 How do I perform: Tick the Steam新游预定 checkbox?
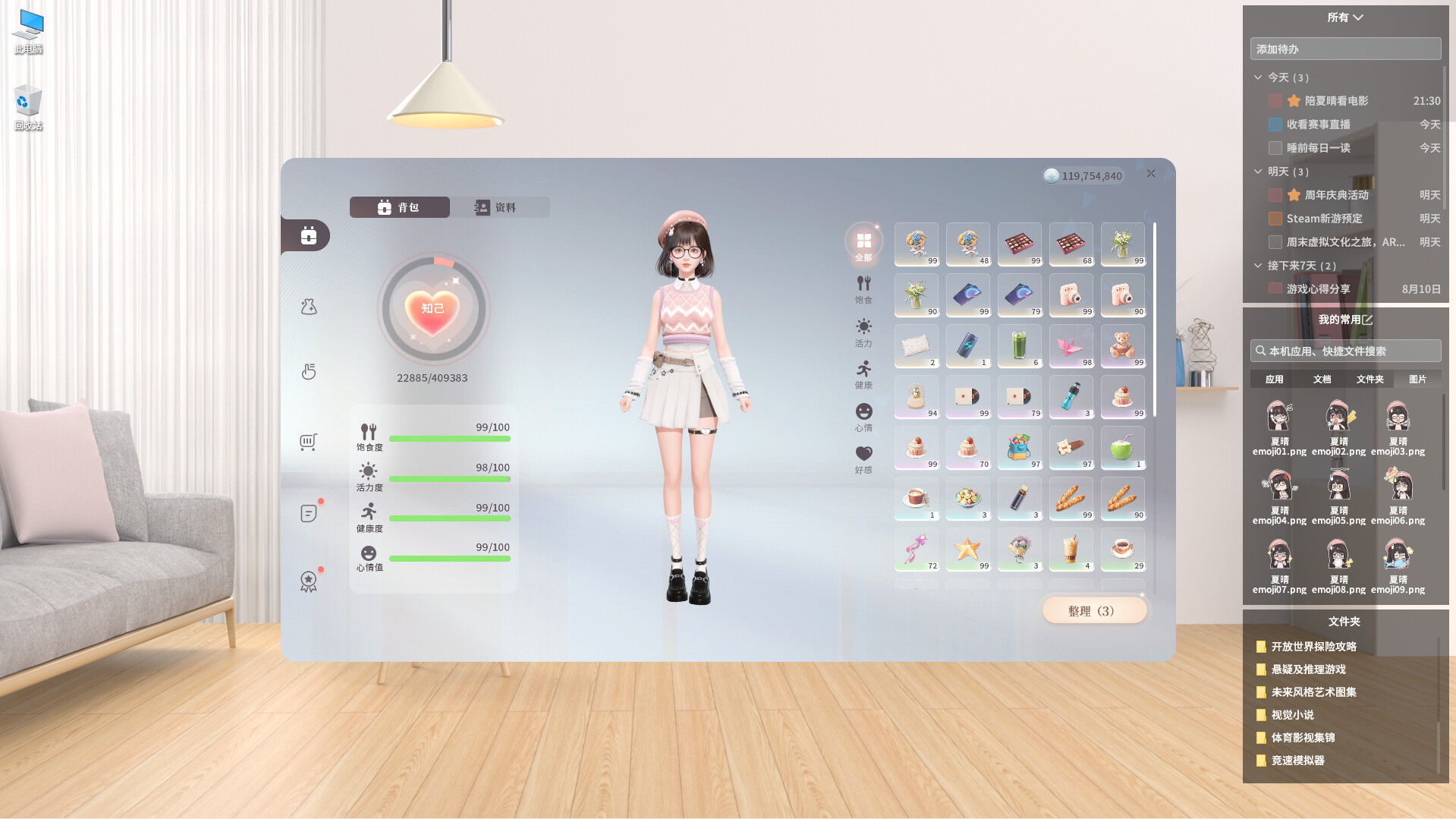[1275, 219]
